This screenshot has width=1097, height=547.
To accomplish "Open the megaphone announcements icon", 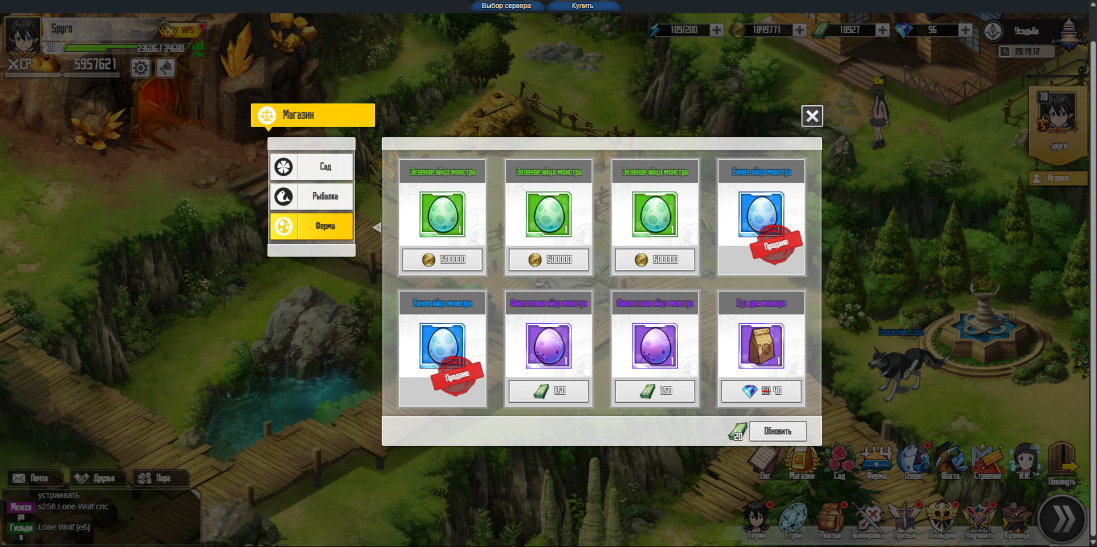I will tap(166, 68).
